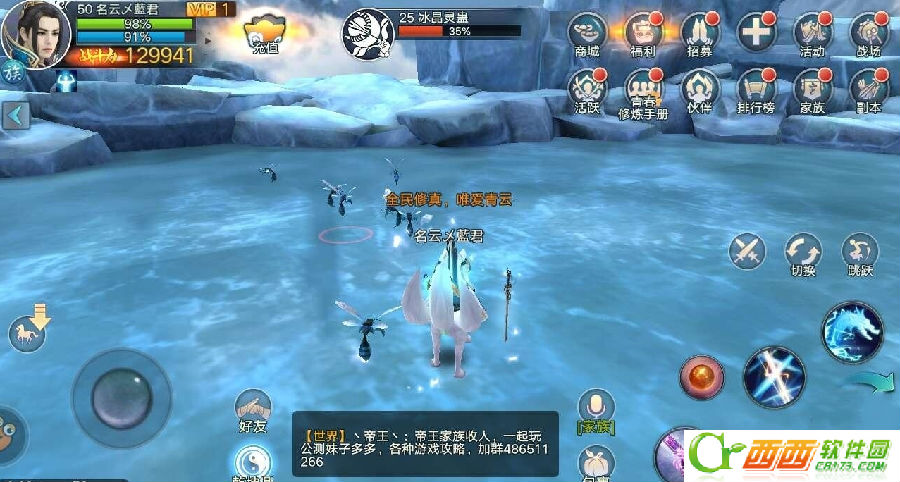Click the 充值 recharge gold ingot icon

(265, 32)
